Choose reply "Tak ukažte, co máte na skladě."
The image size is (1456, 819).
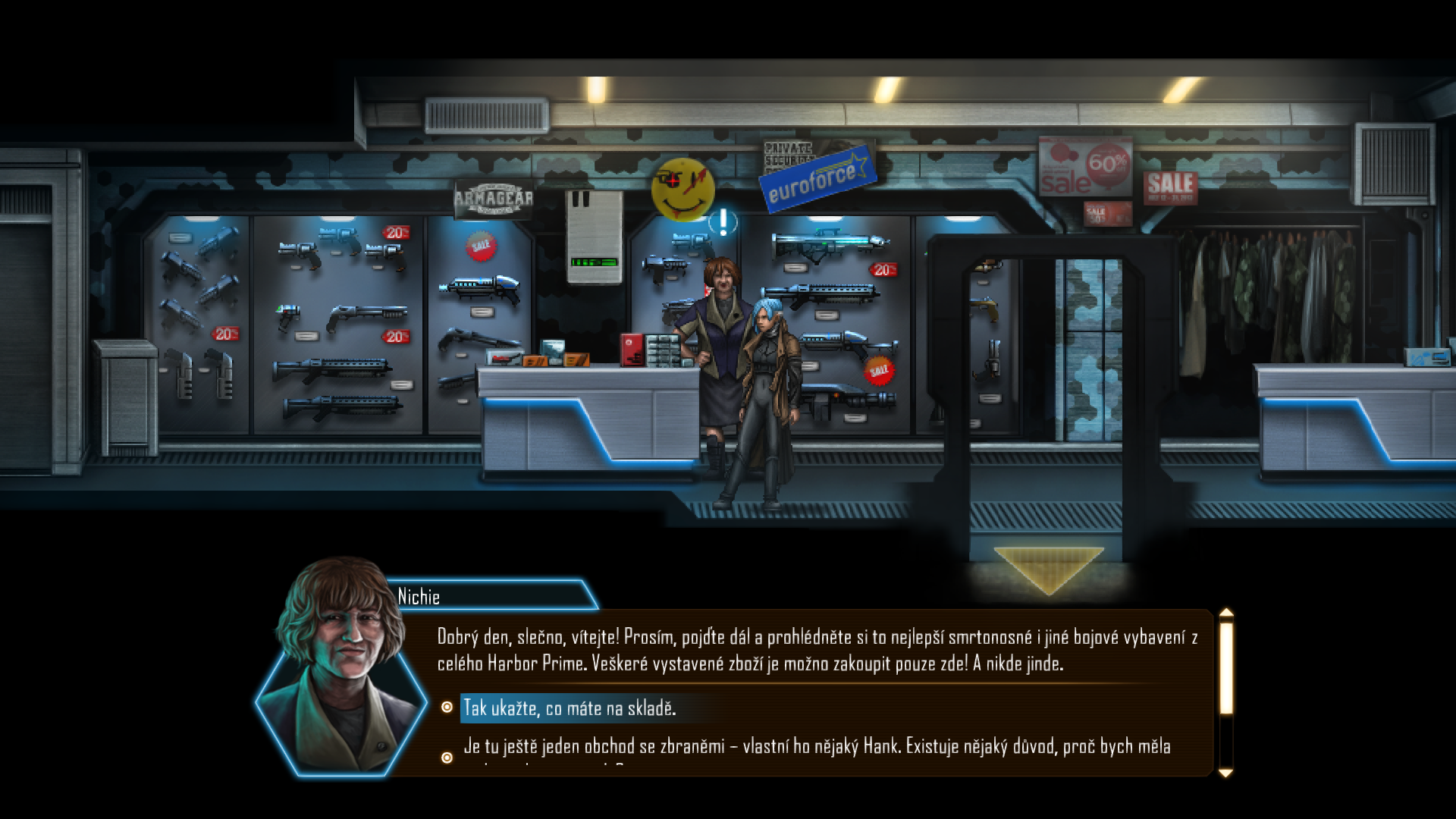[x=570, y=708]
